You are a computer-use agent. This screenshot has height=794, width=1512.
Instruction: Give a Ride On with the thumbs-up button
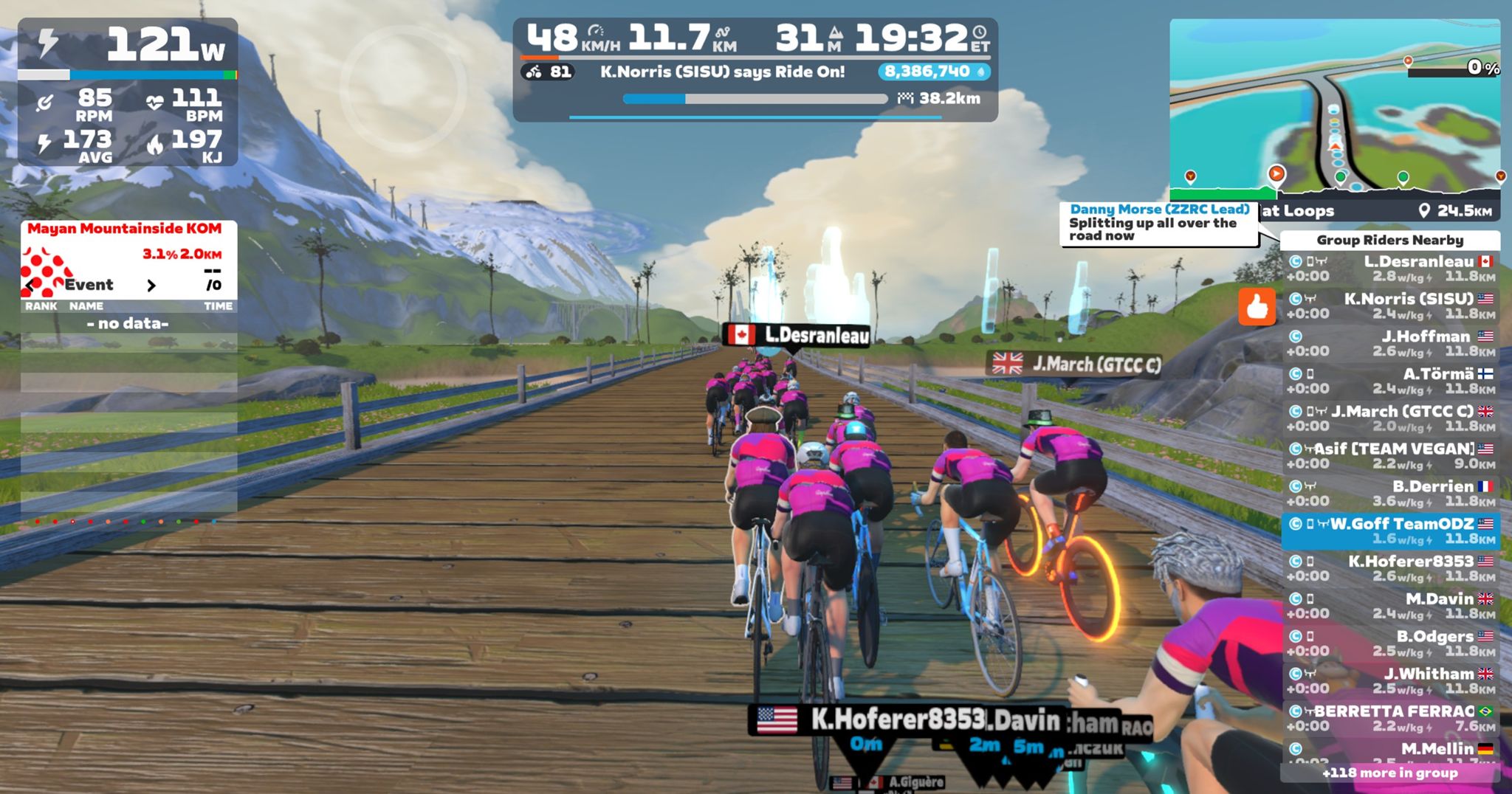1257,306
